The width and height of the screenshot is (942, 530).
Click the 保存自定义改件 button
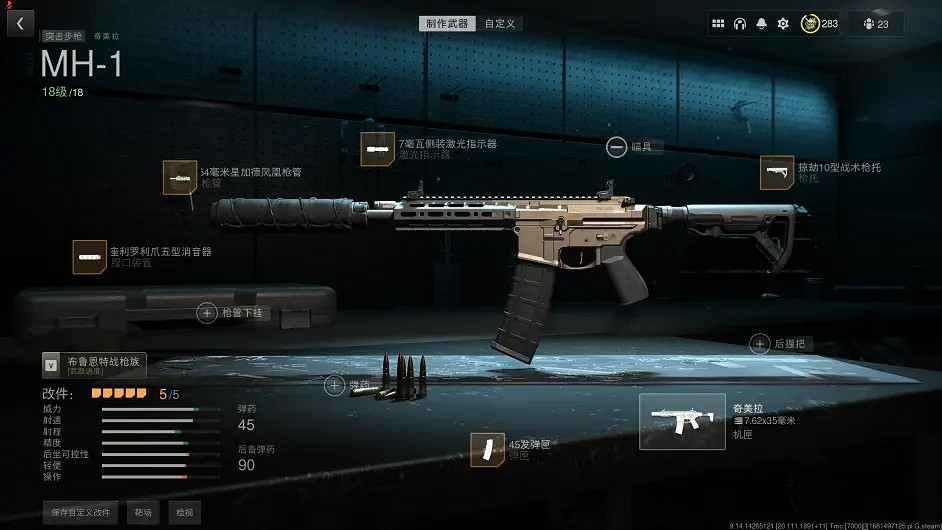pyautogui.click(x=80, y=512)
